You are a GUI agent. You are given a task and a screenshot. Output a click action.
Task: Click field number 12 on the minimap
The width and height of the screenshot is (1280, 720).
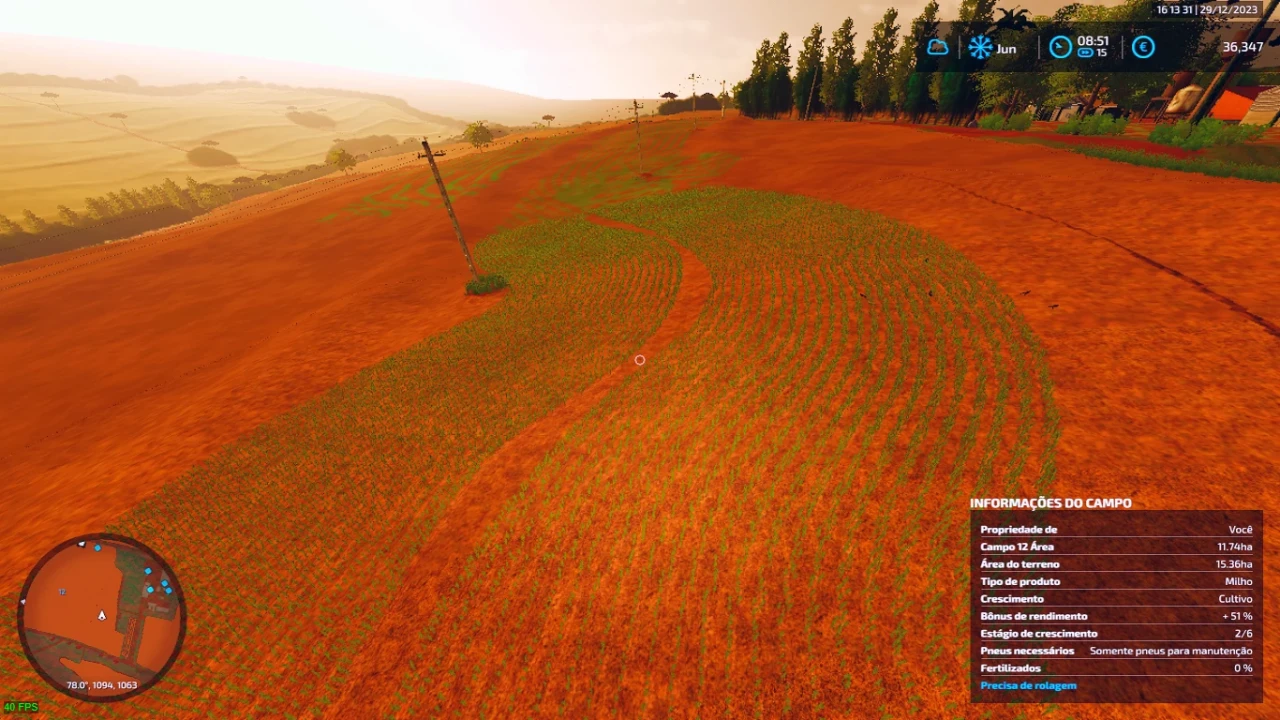coord(62,592)
